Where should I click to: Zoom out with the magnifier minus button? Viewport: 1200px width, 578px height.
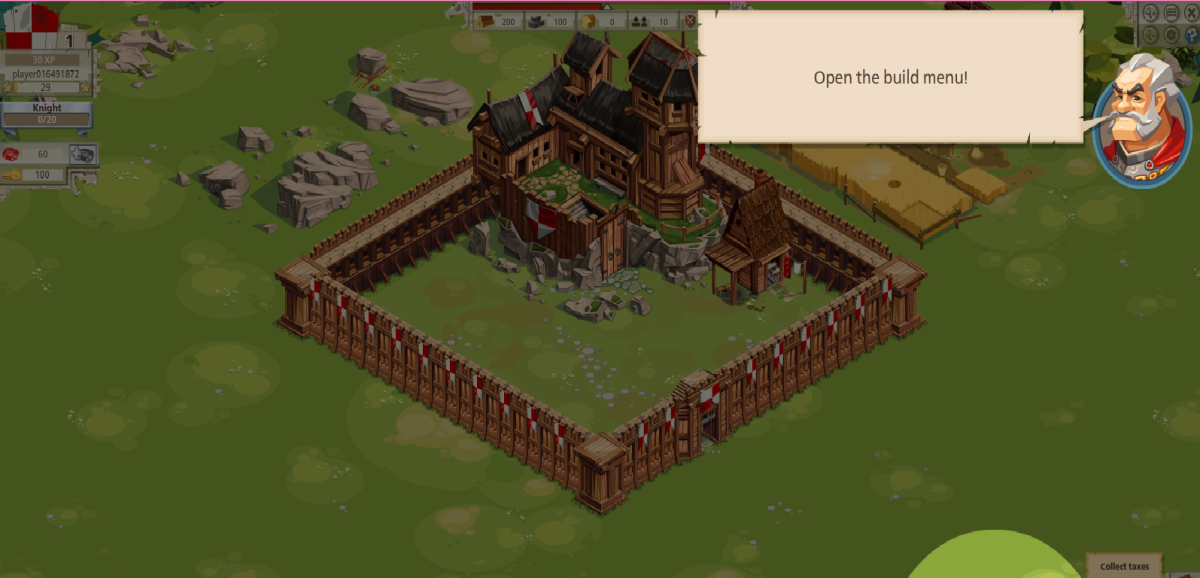(x=1150, y=35)
